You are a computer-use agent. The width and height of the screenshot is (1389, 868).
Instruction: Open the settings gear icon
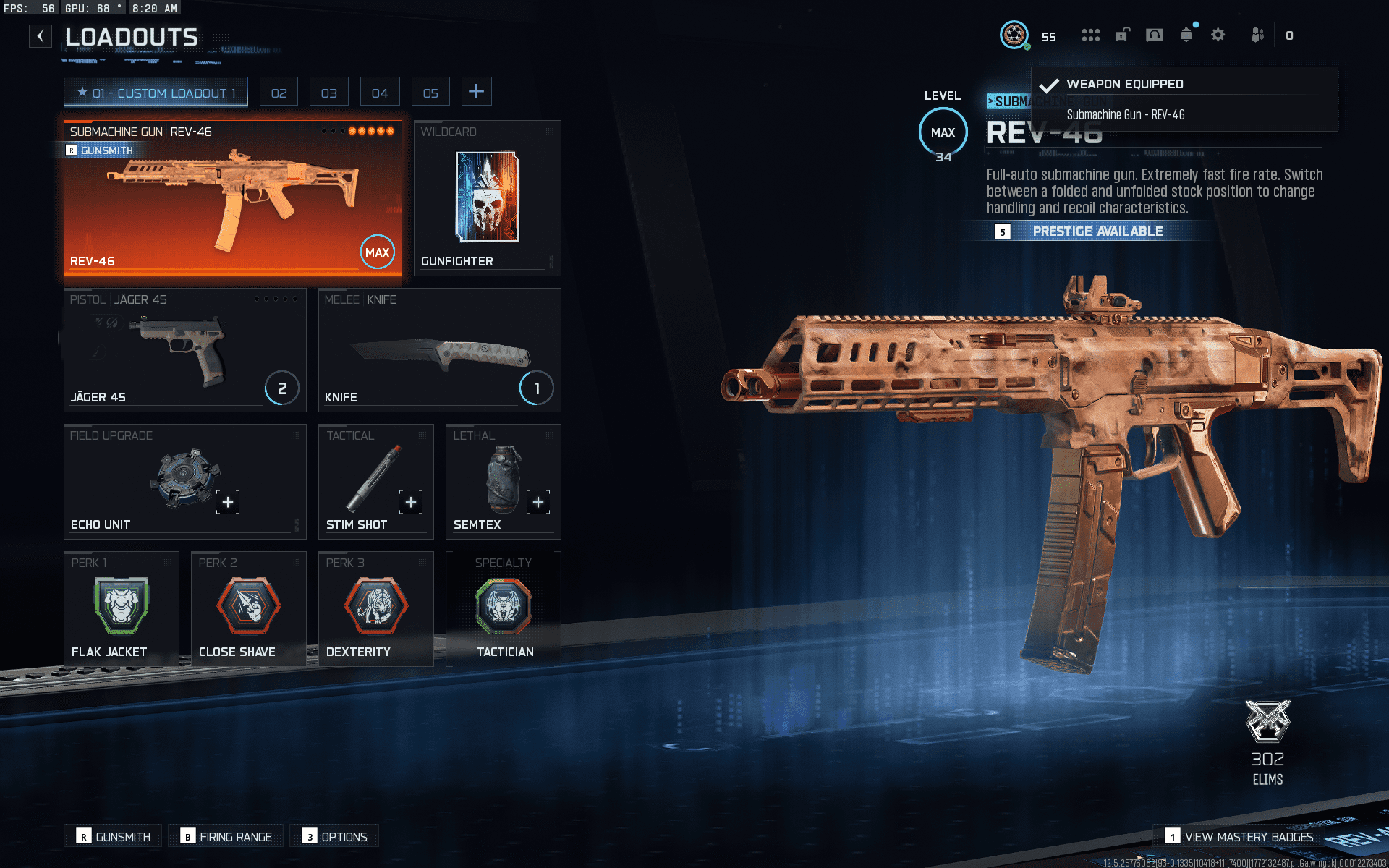click(x=1218, y=35)
